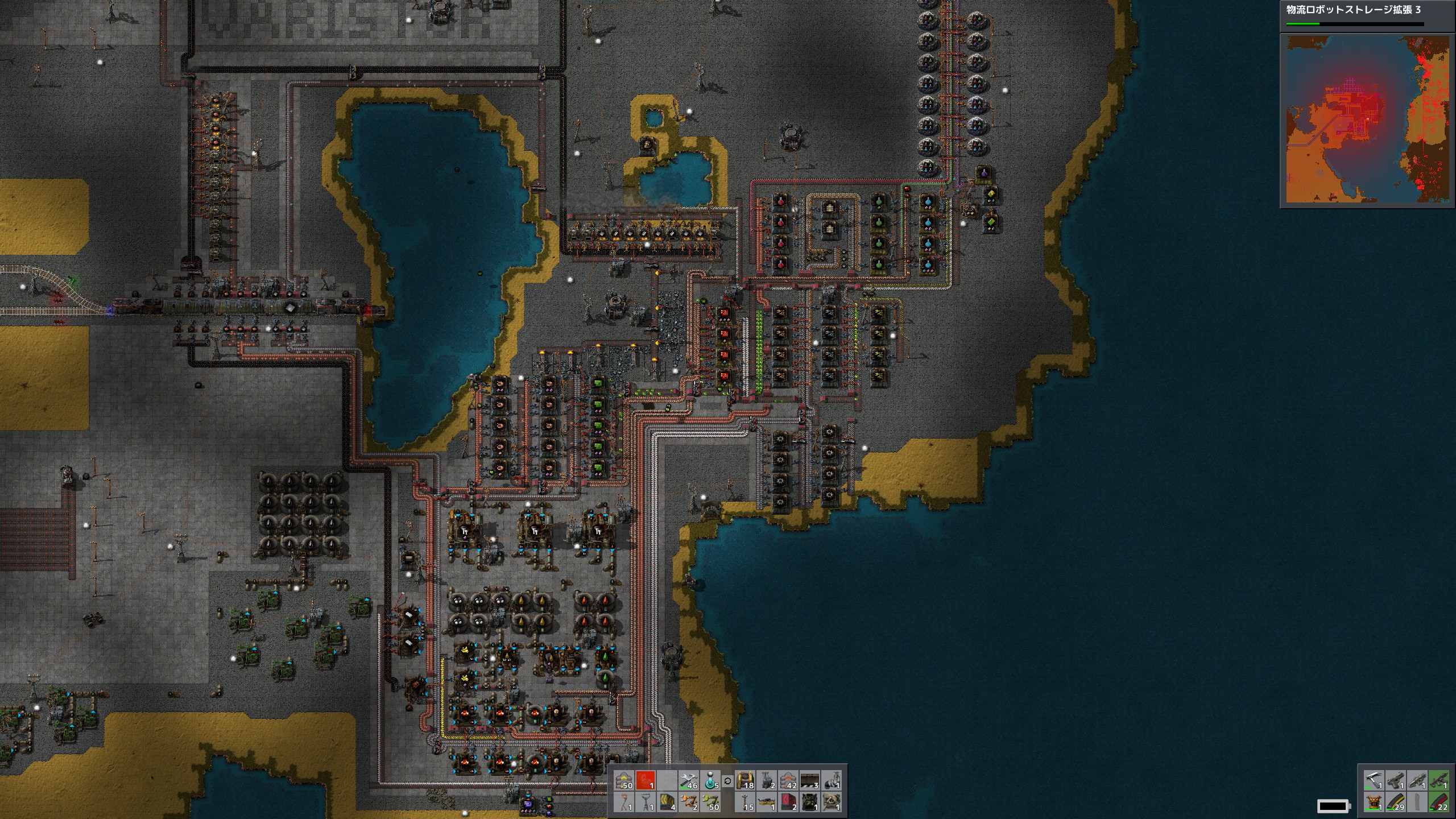
Task: Select the repair pack slot
Action: point(689,781)
